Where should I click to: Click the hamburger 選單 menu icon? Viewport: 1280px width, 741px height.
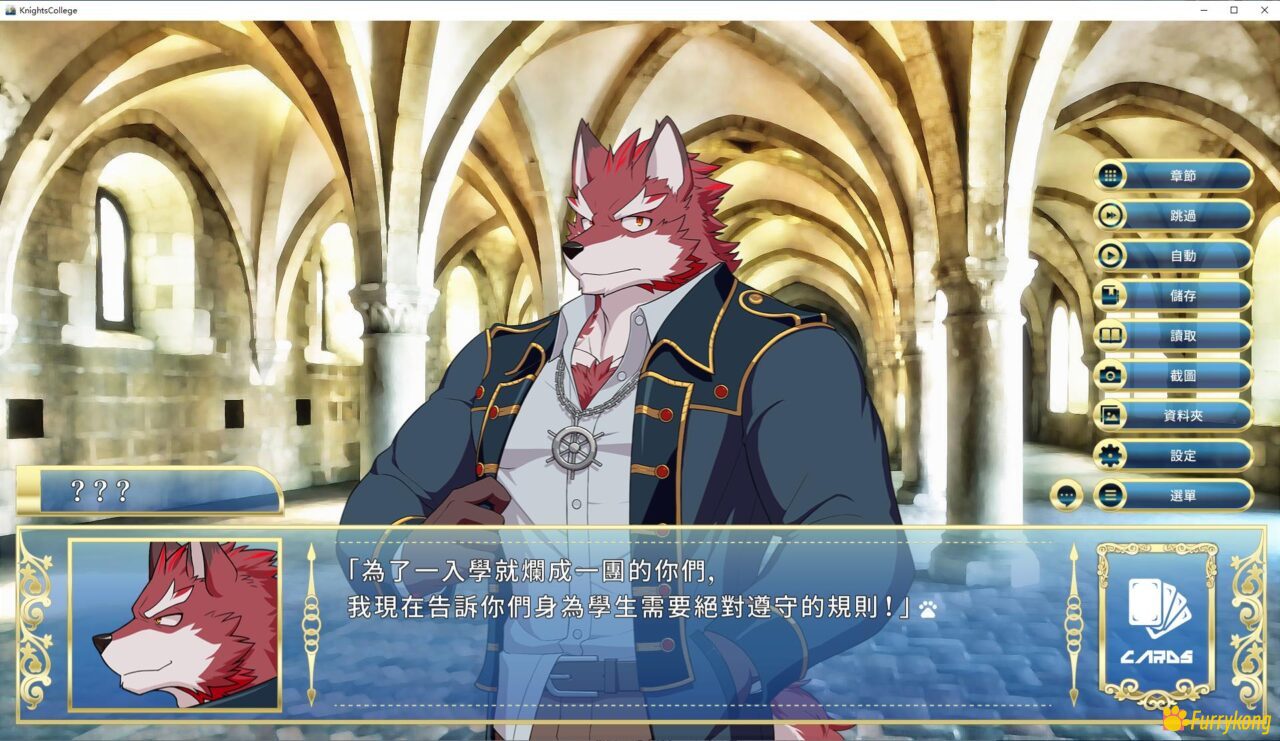point(1110,495)
